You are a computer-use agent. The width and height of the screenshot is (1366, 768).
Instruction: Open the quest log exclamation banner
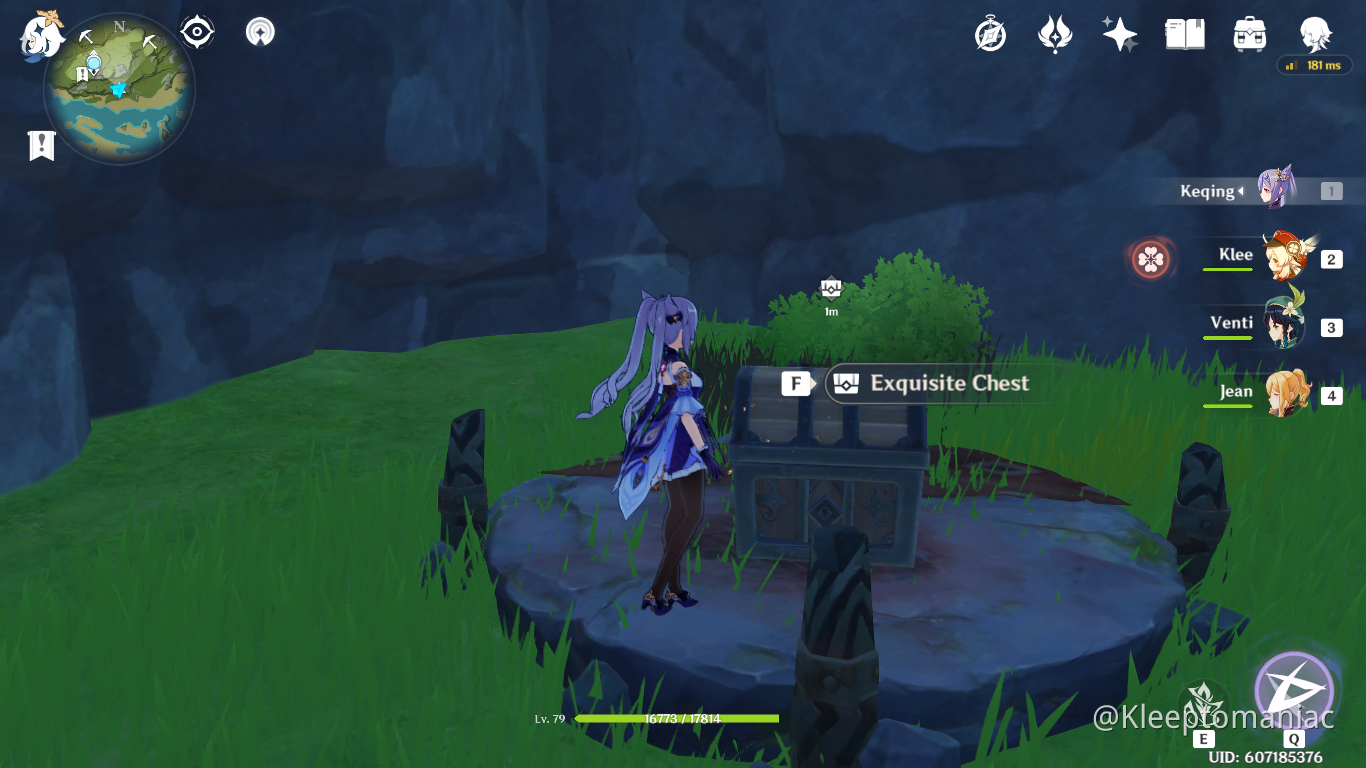click(x=40, y=144)
